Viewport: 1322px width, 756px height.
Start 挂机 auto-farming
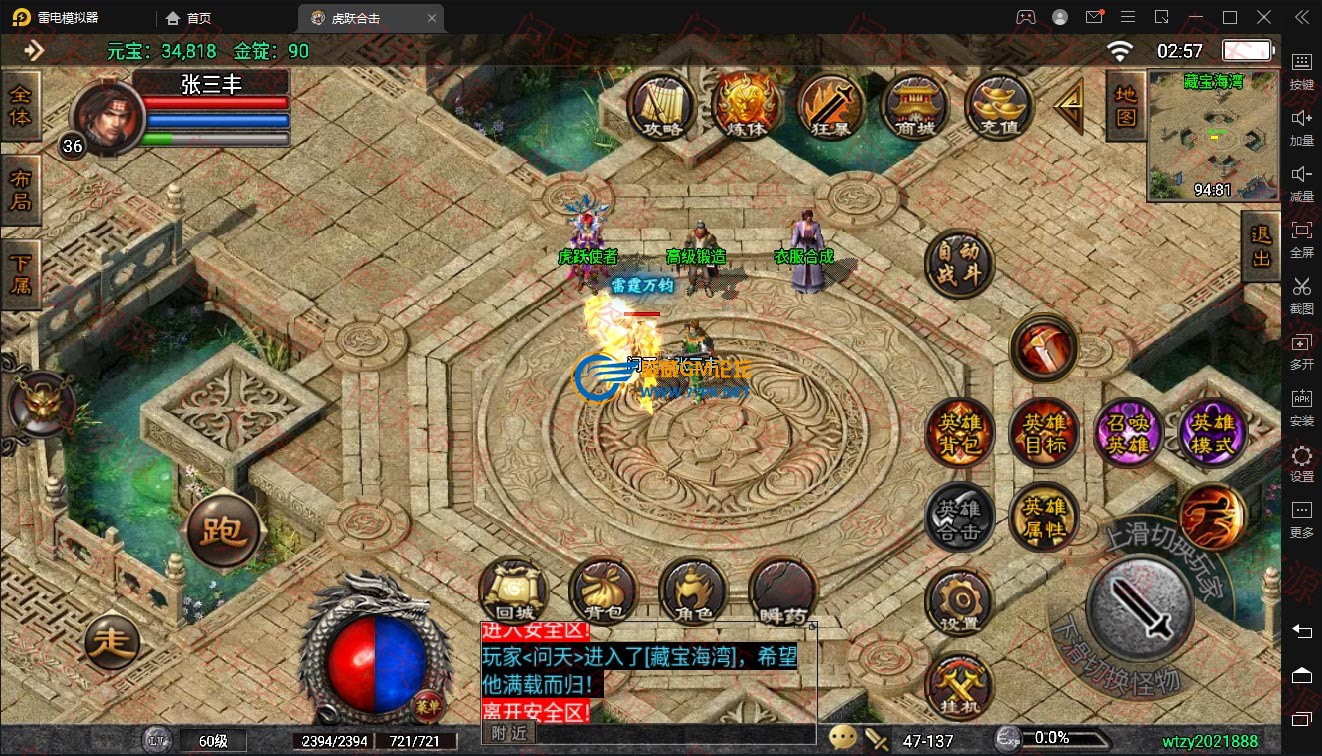click(x=959, y=687)
